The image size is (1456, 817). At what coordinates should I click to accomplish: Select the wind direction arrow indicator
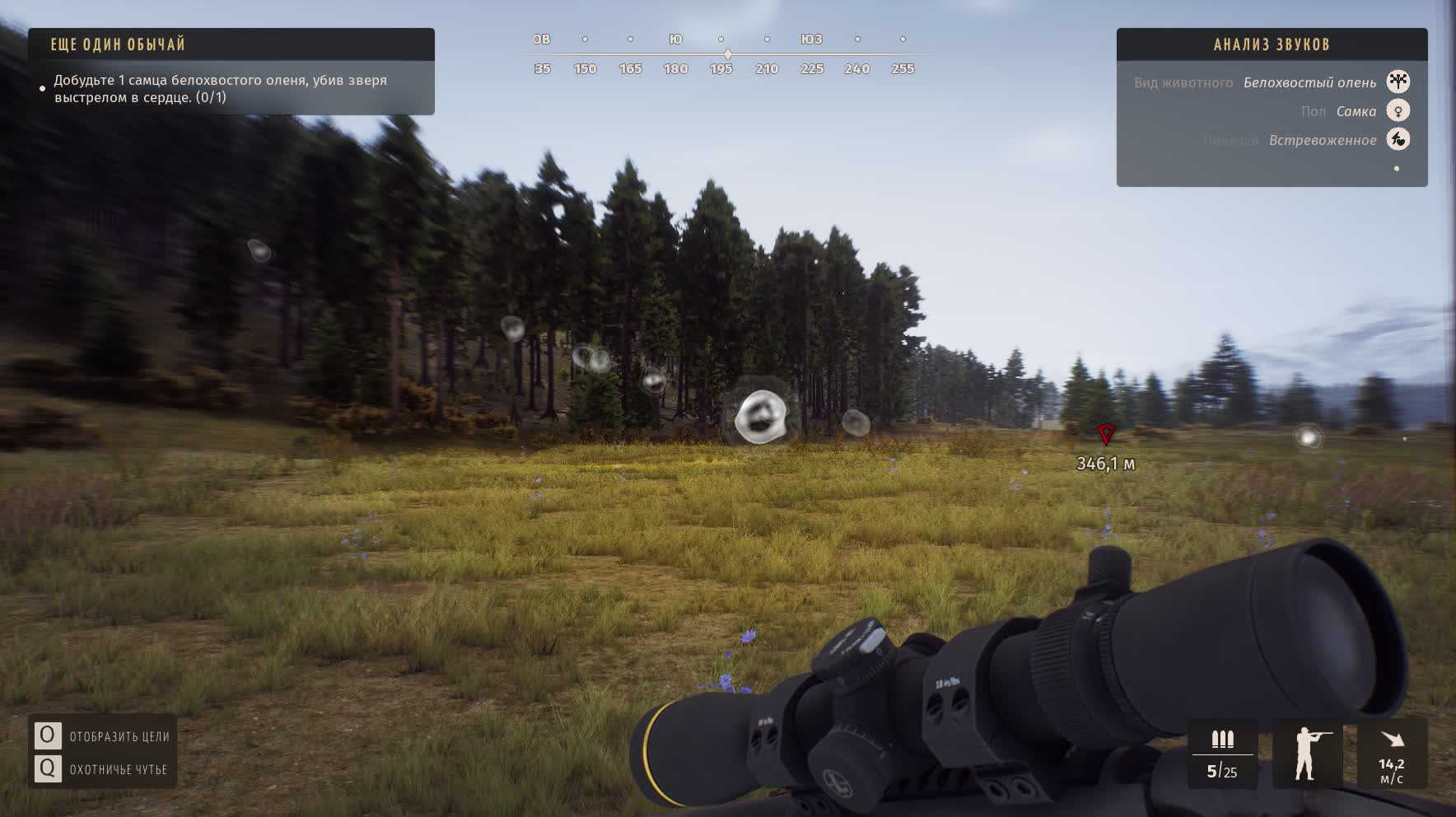pos(1392,739)
